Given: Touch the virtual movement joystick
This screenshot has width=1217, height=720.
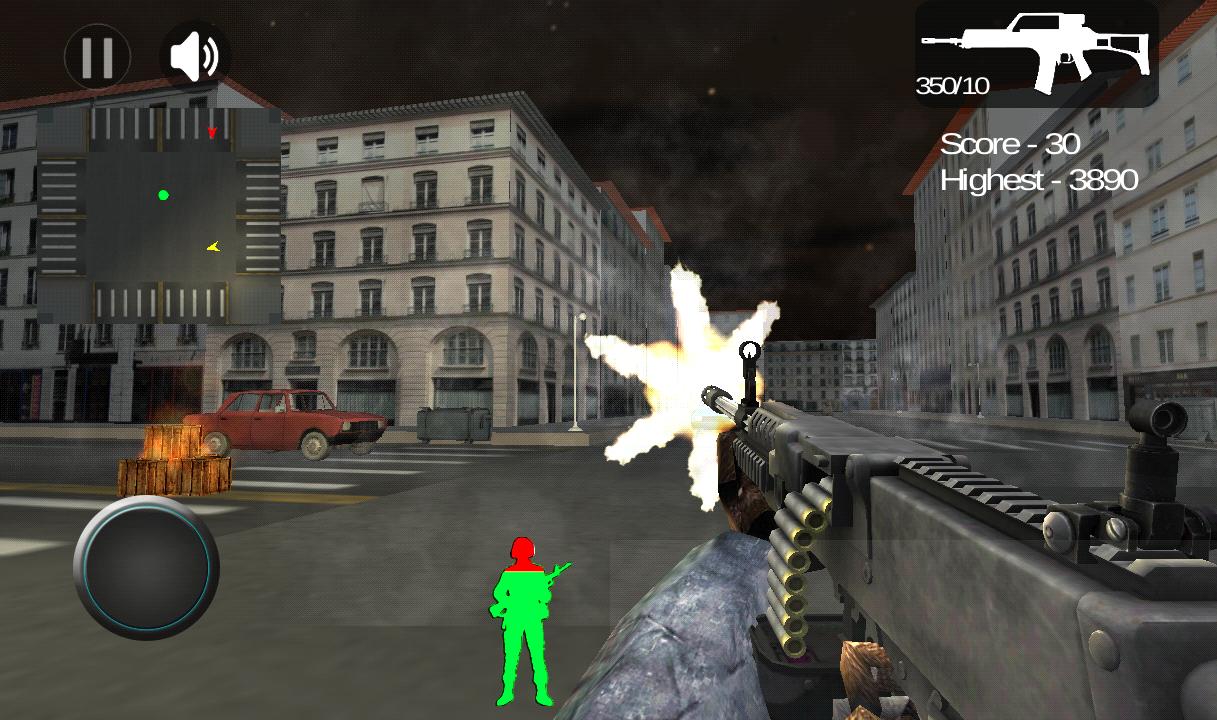Looking at the screenshot, I should pyautogui.click(x=146, y=566).
